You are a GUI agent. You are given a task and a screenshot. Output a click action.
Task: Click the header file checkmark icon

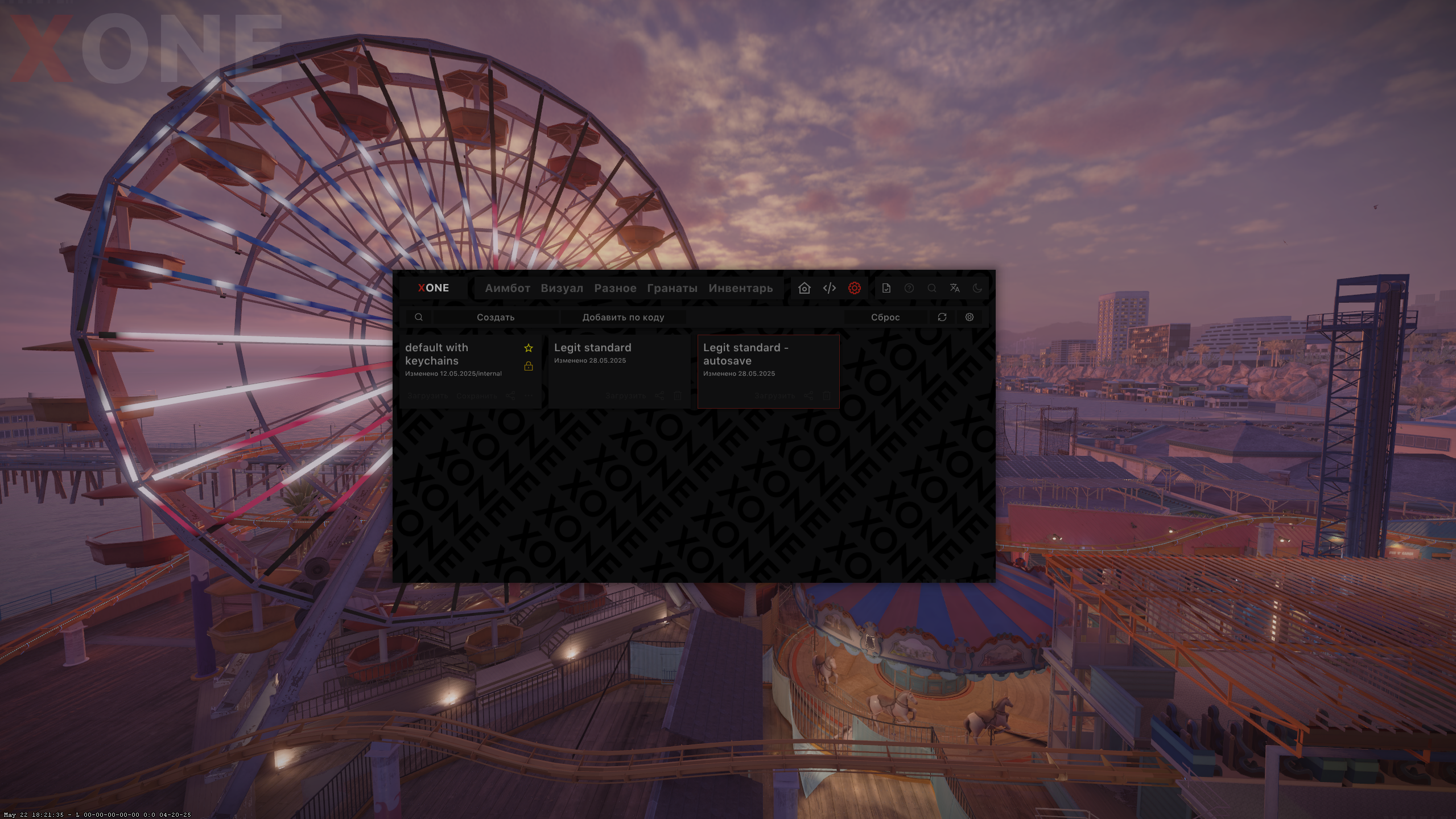coord(886,288)
